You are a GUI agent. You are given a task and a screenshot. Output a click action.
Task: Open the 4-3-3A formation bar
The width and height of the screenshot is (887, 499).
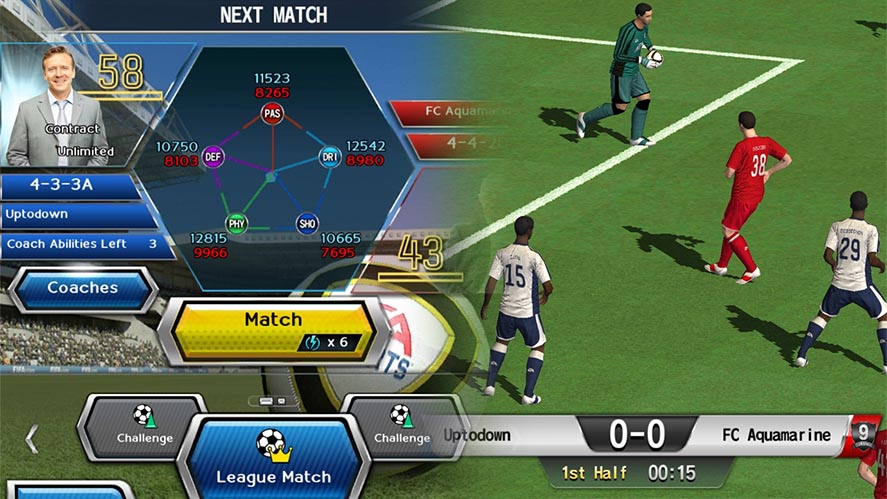[x=72, y=187]
